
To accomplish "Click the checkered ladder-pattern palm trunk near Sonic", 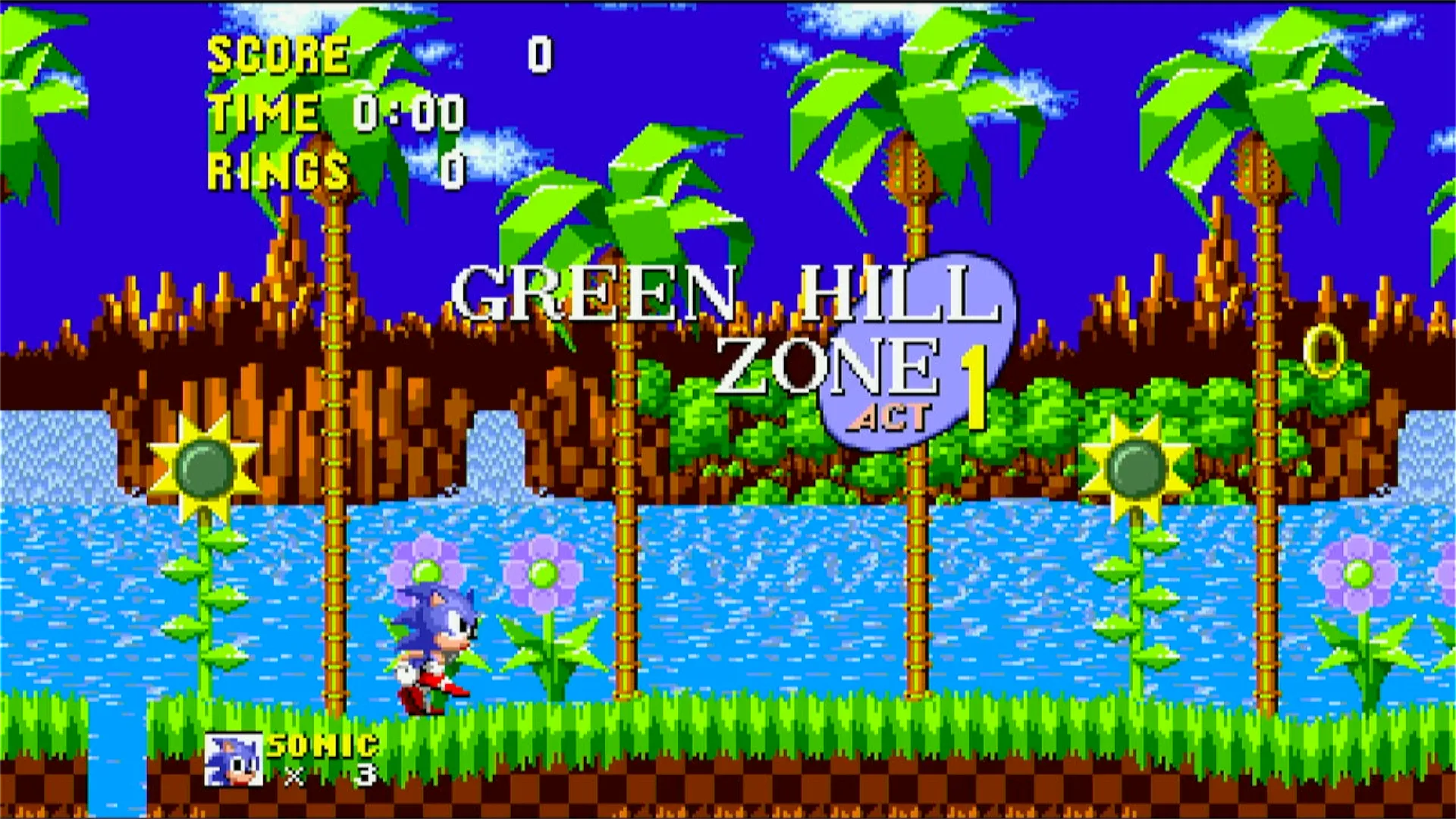I will pyautogui.click(x=334, y=531).
